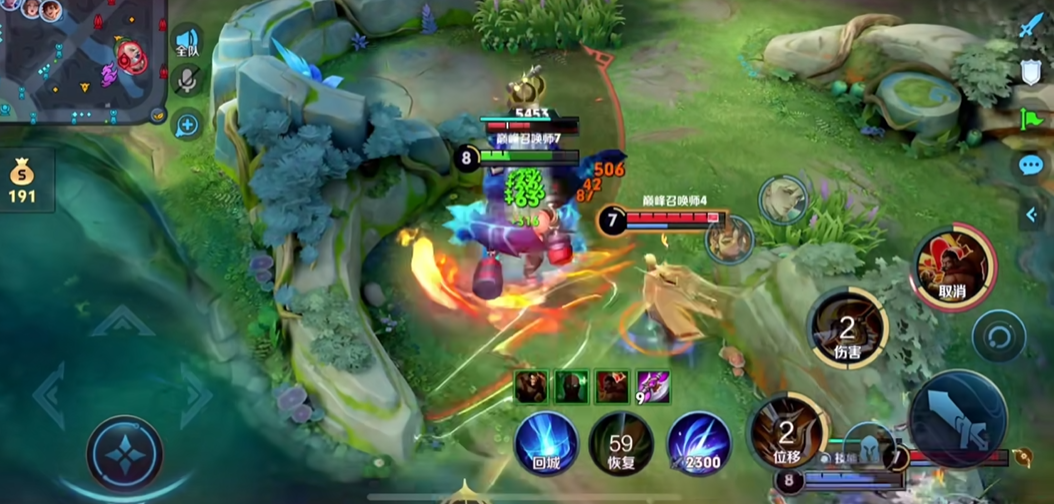Screen dimensions: 1054x504
Task: Tap the circular arrows swap button
Action: (x=998, y=336)
